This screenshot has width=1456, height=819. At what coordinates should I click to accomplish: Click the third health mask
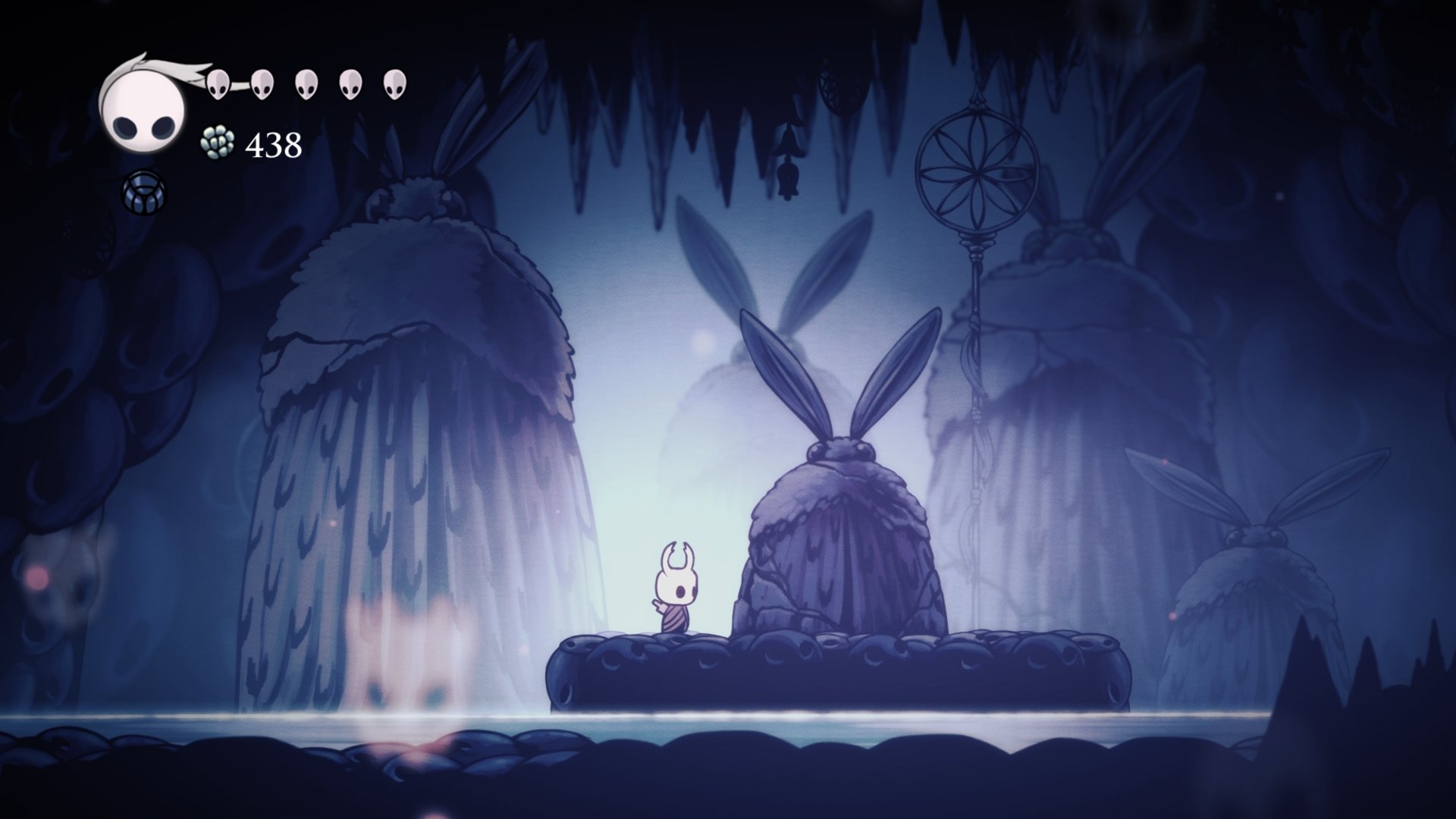click(306, 86)
